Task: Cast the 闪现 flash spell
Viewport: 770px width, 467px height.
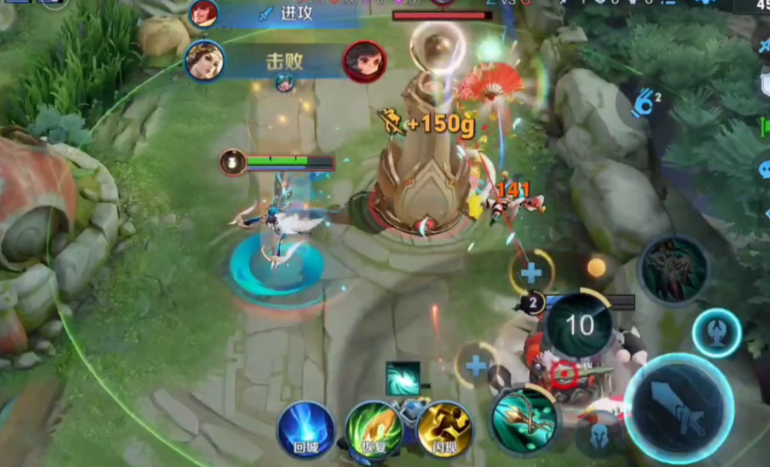Action: coord(444,430)
